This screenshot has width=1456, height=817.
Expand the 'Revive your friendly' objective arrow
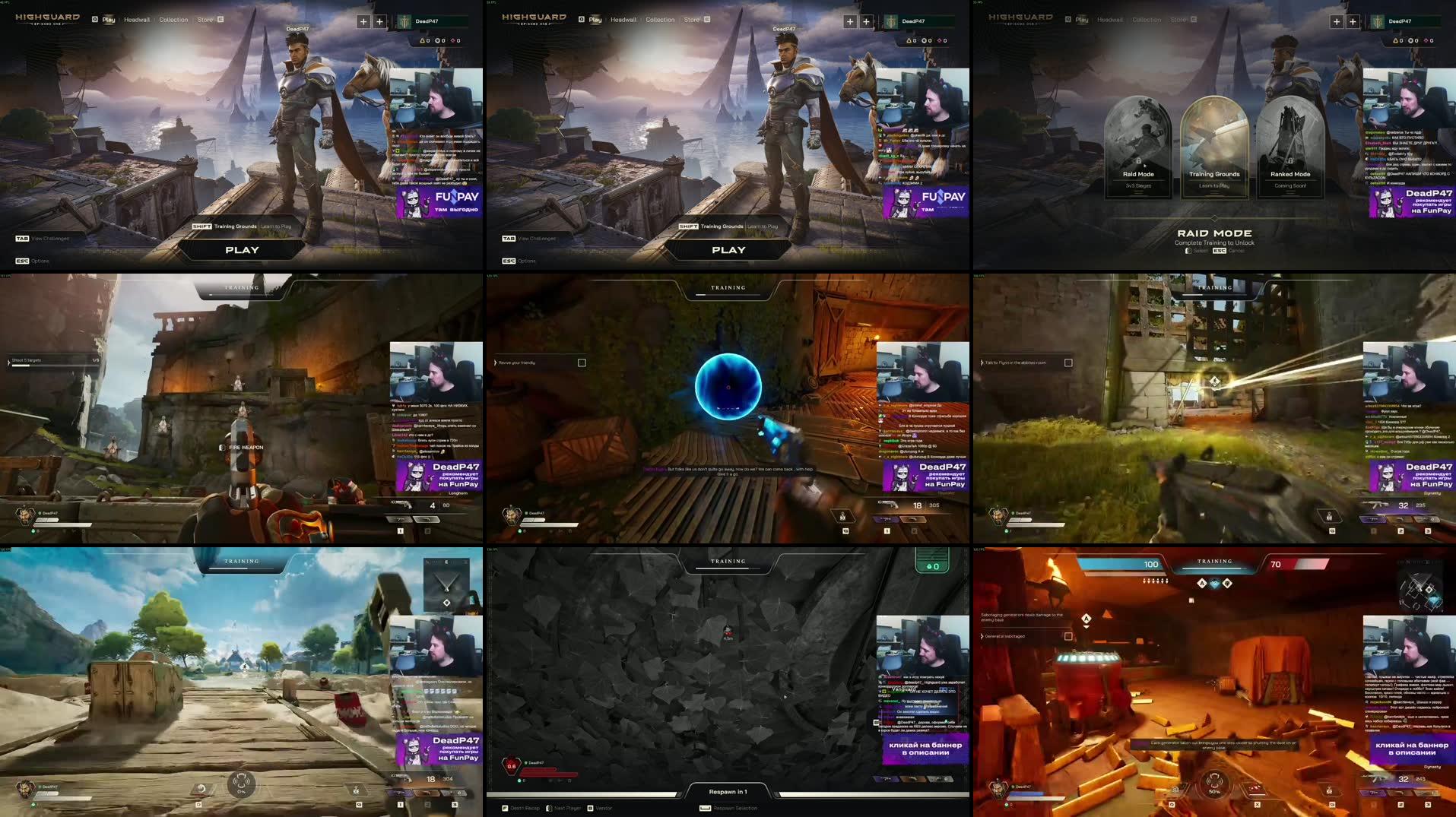point(496,363)
